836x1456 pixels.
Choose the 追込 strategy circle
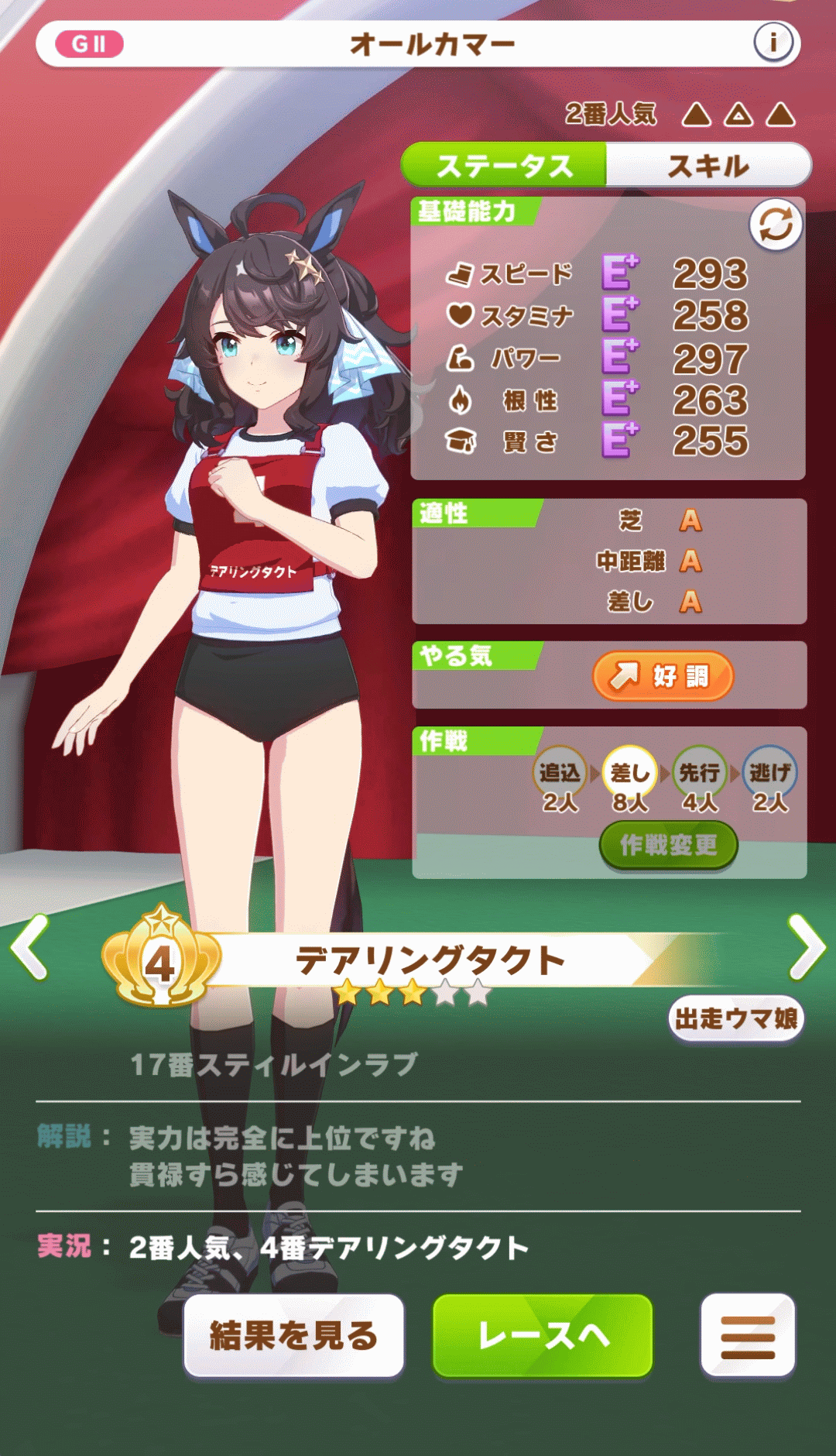click(560, 773)
